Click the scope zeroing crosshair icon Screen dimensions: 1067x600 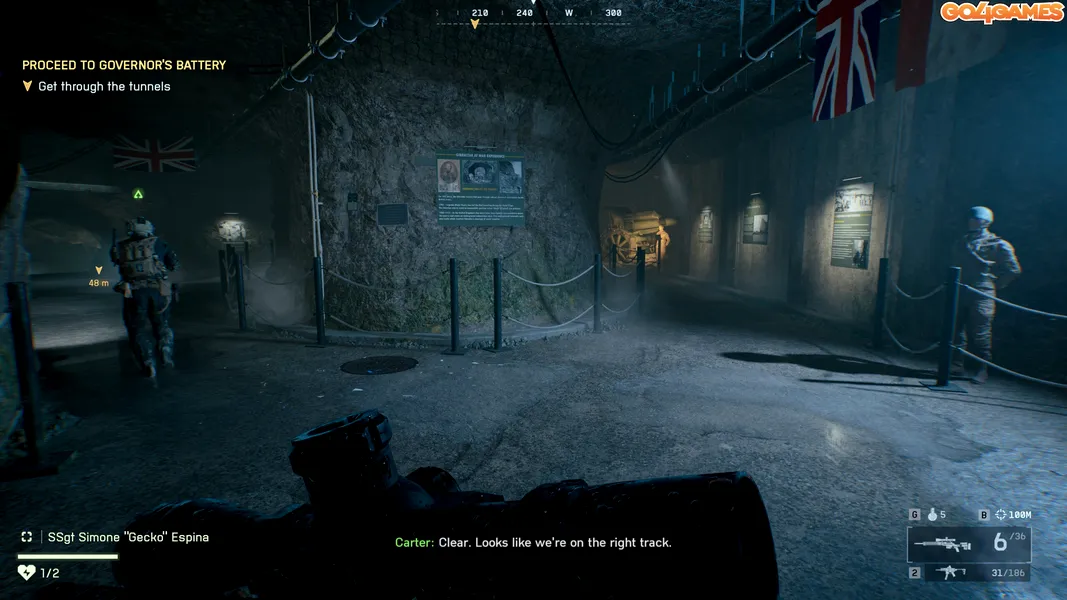(1000, 515)
